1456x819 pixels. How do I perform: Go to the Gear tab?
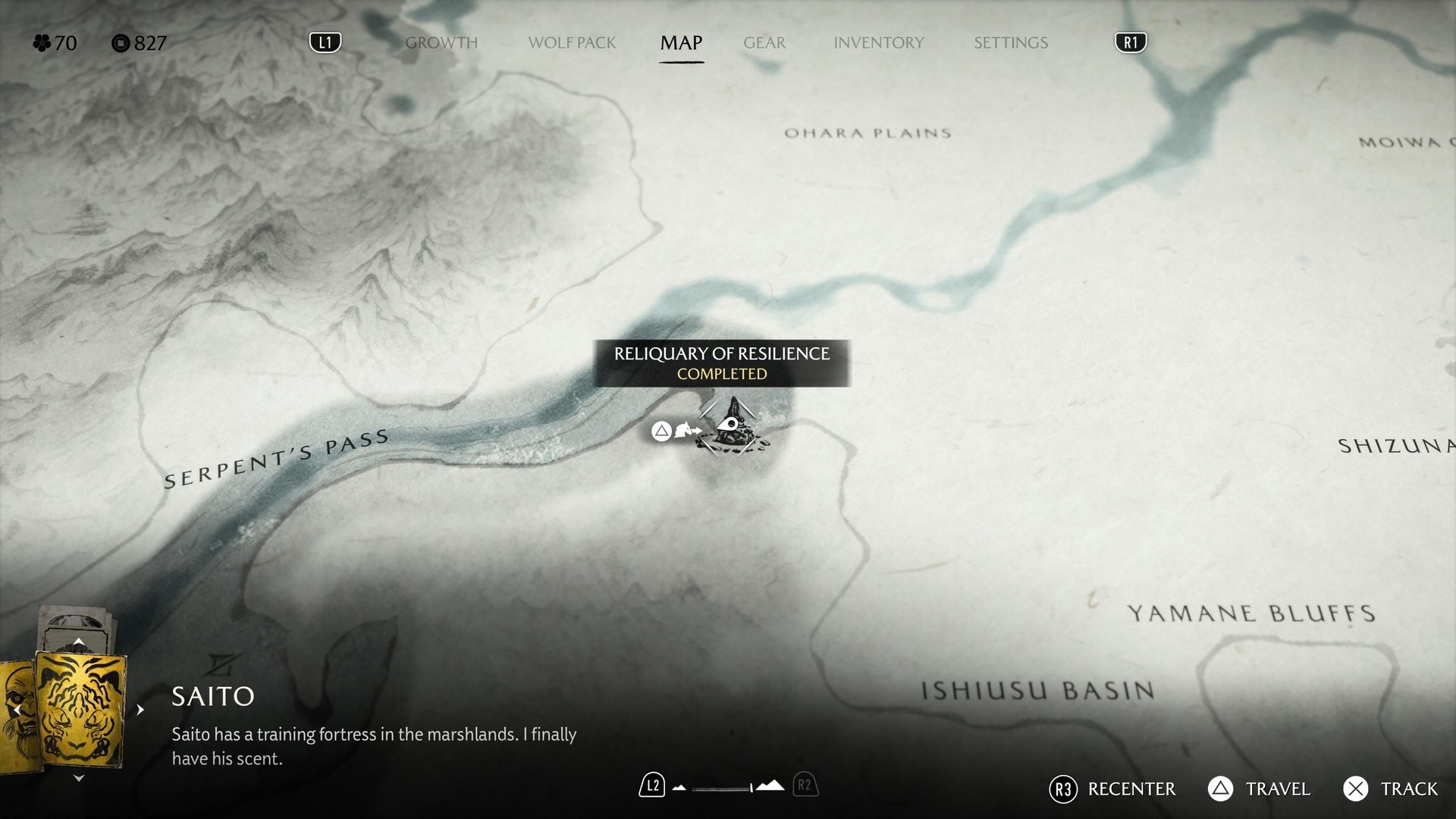(x=764, y=43)
